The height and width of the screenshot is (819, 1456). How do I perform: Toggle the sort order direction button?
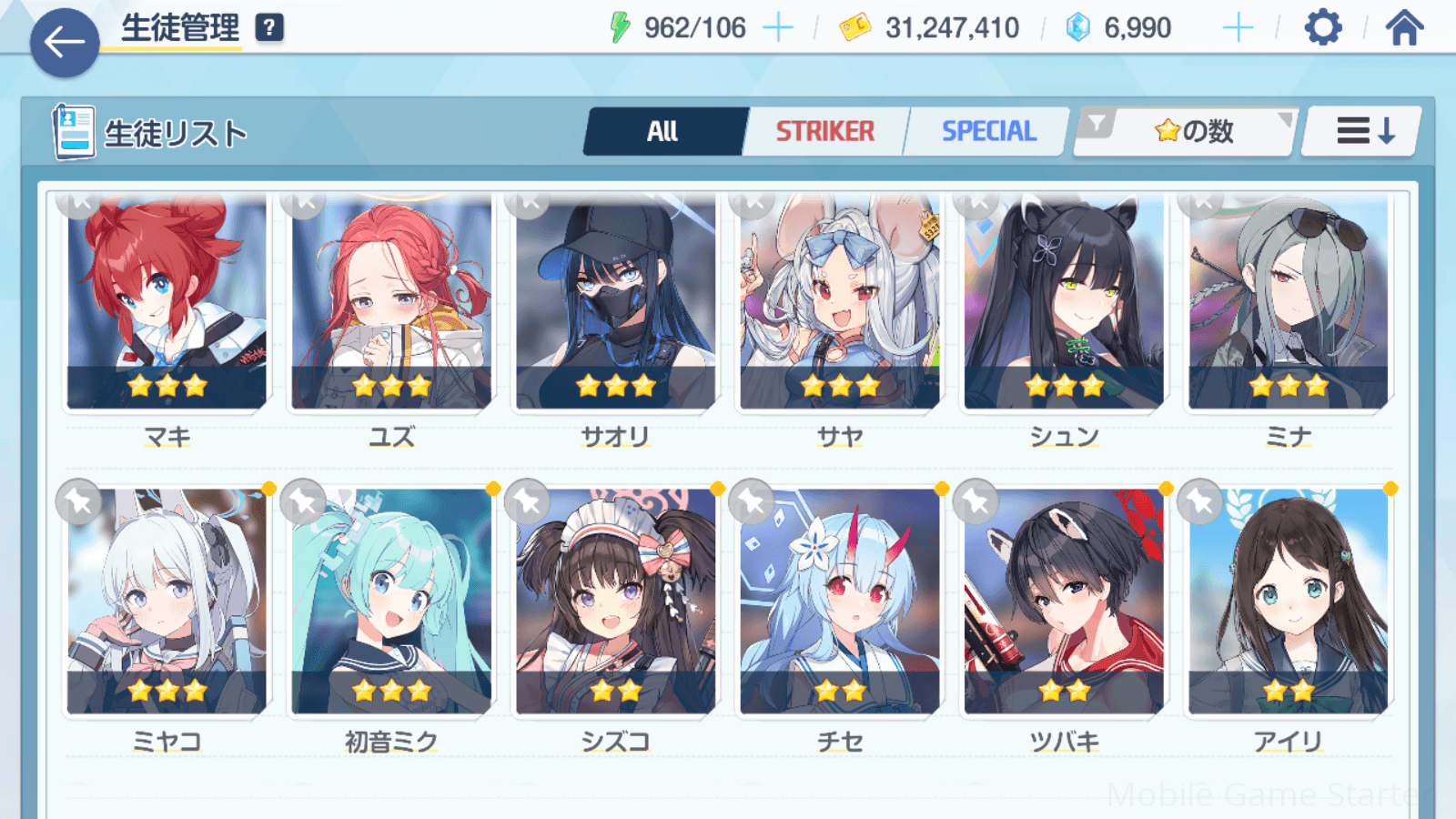[x=1363, y=132]
